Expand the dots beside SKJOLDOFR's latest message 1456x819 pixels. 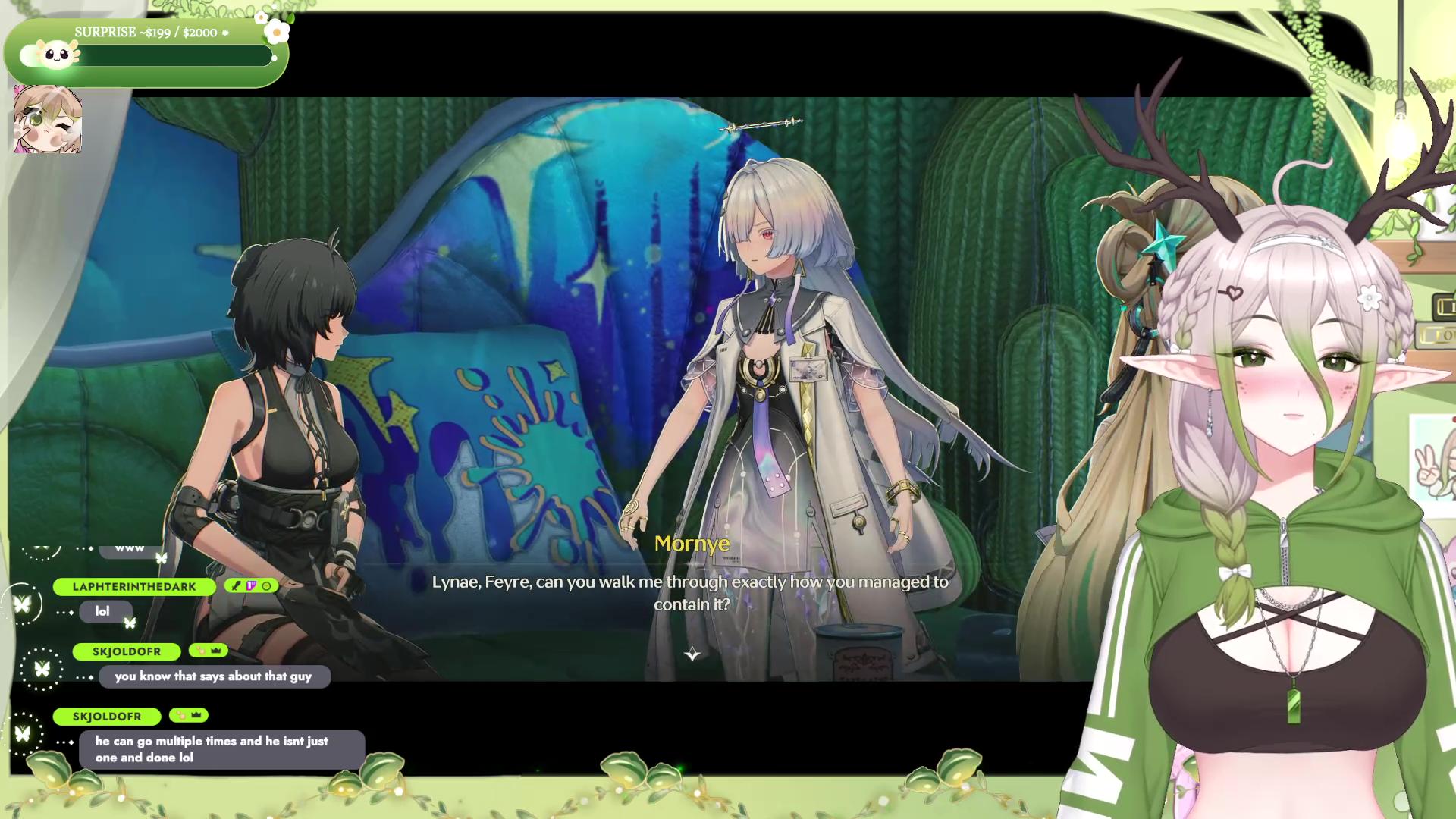(x=64, y=742)
